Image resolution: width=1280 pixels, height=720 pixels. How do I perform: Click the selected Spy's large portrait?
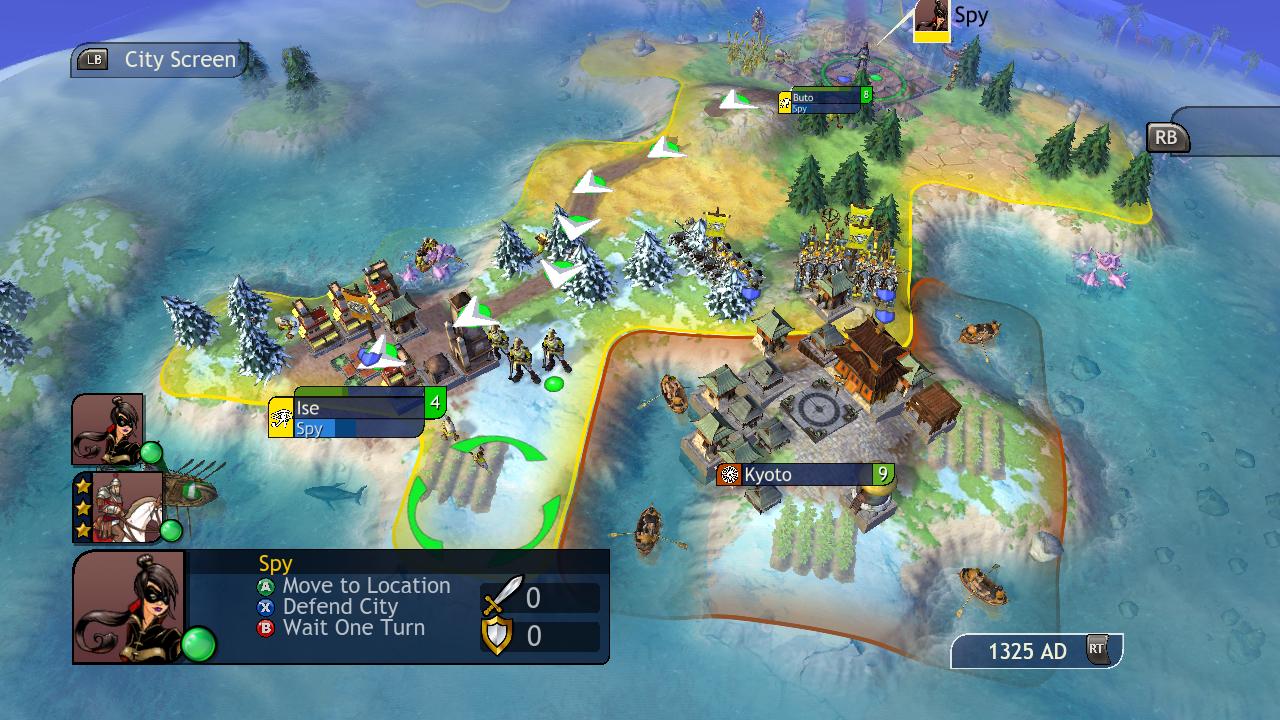tap(129, 606)
